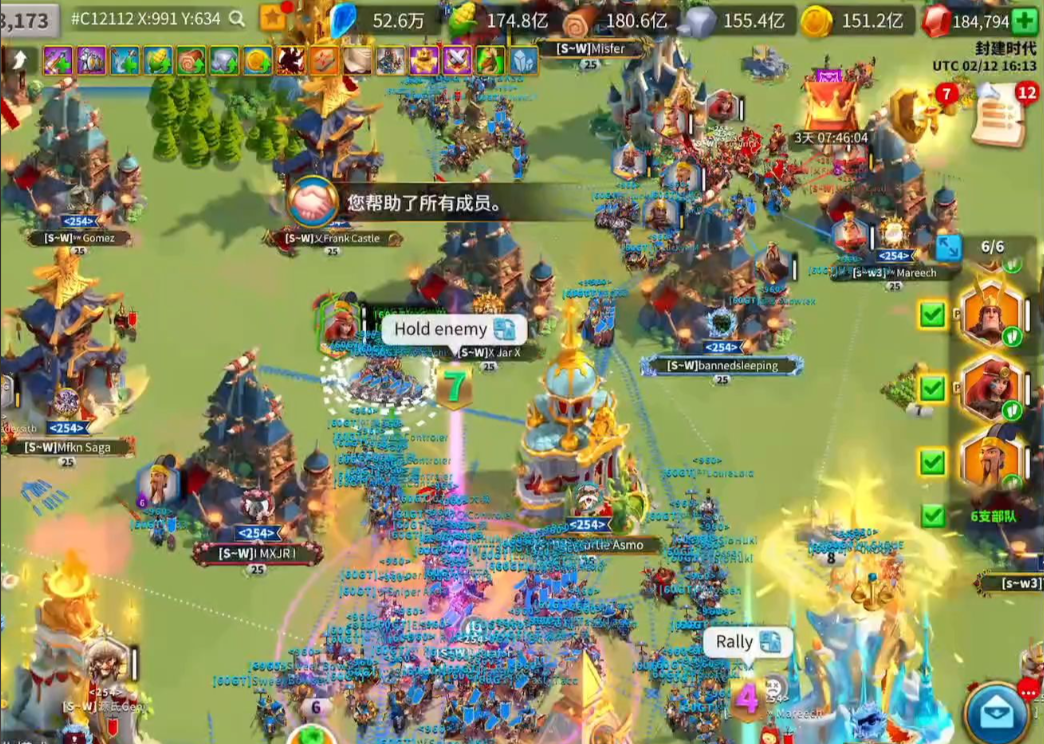The height and width of the screenshot is (744, 1044).
Task: Select the corn food boost buff icon
Action: (158, 60)
